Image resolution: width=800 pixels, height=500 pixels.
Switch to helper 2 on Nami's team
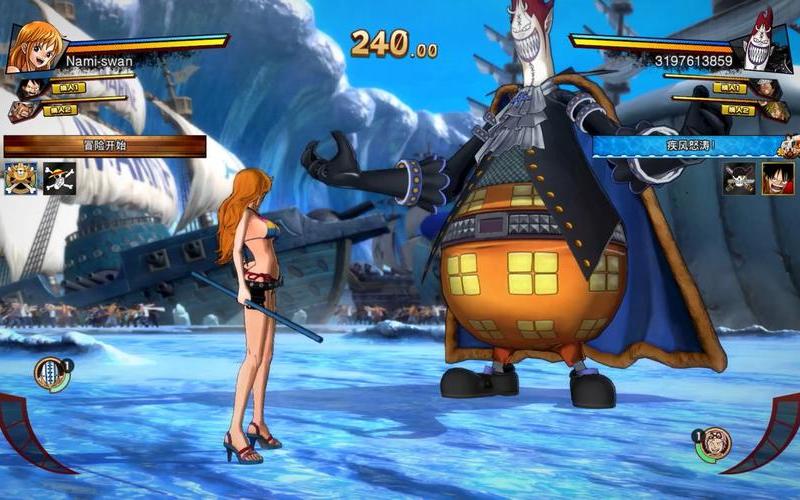(21, 111)
